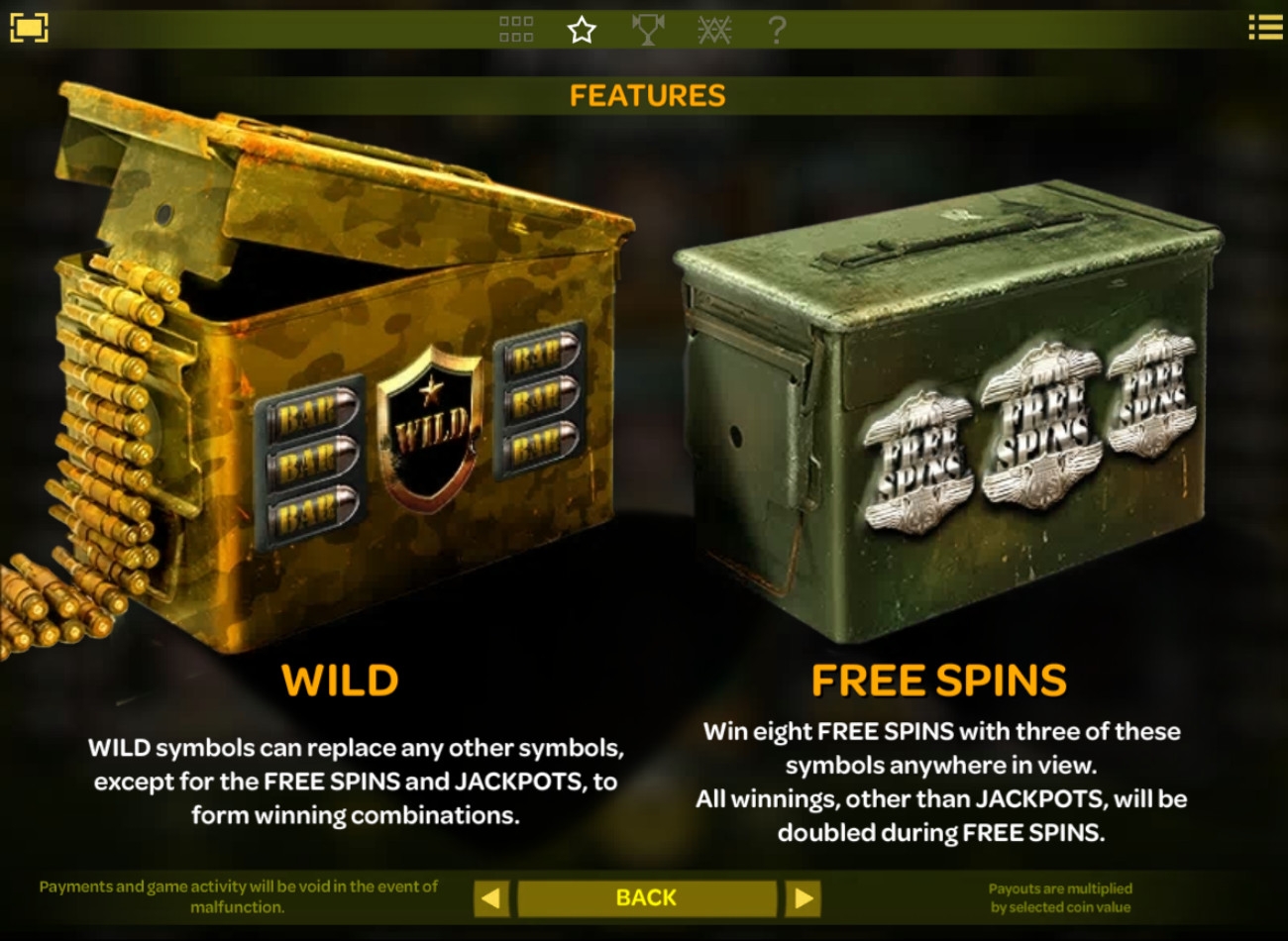
Task: Toggle fullscreen mode icon
Action: coord(29,28)
